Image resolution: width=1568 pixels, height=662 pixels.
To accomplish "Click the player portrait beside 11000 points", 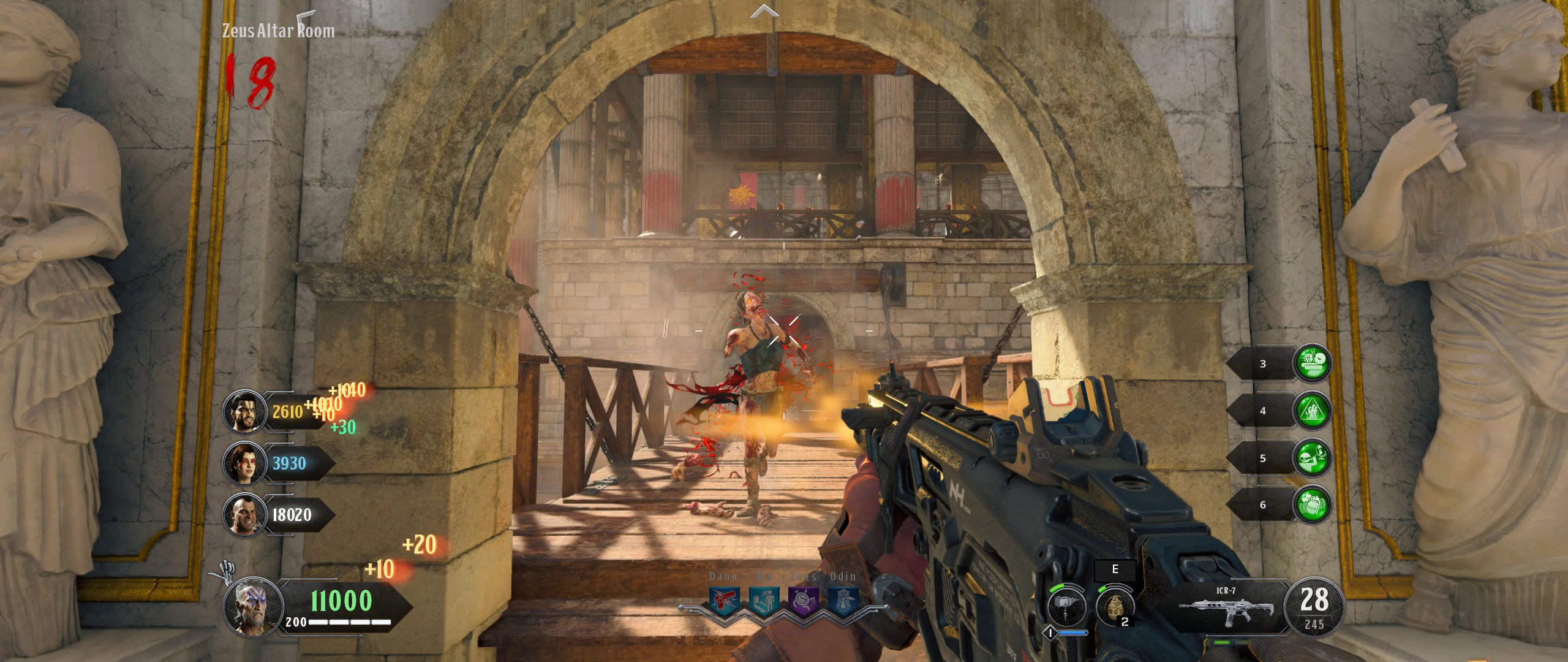I will coord(252,607).
